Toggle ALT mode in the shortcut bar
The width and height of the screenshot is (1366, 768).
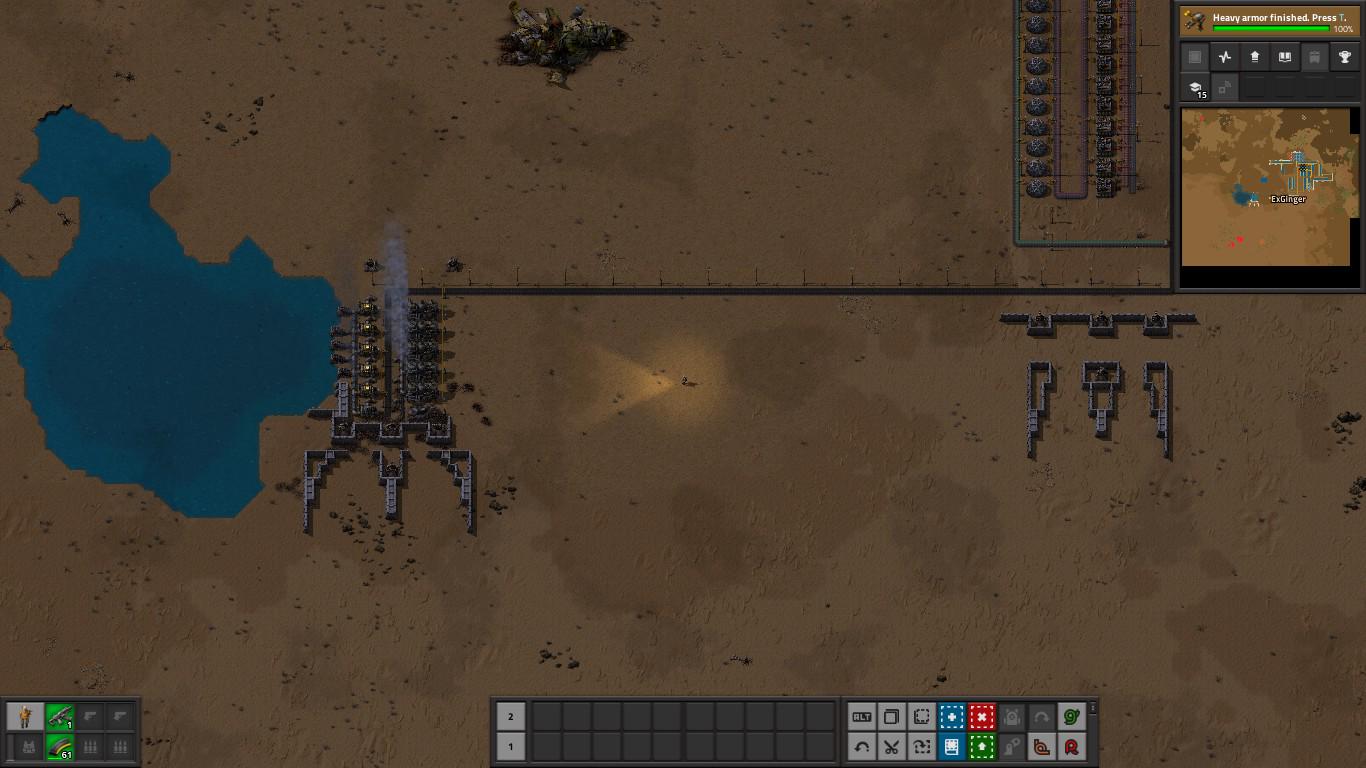pos(861,717)
